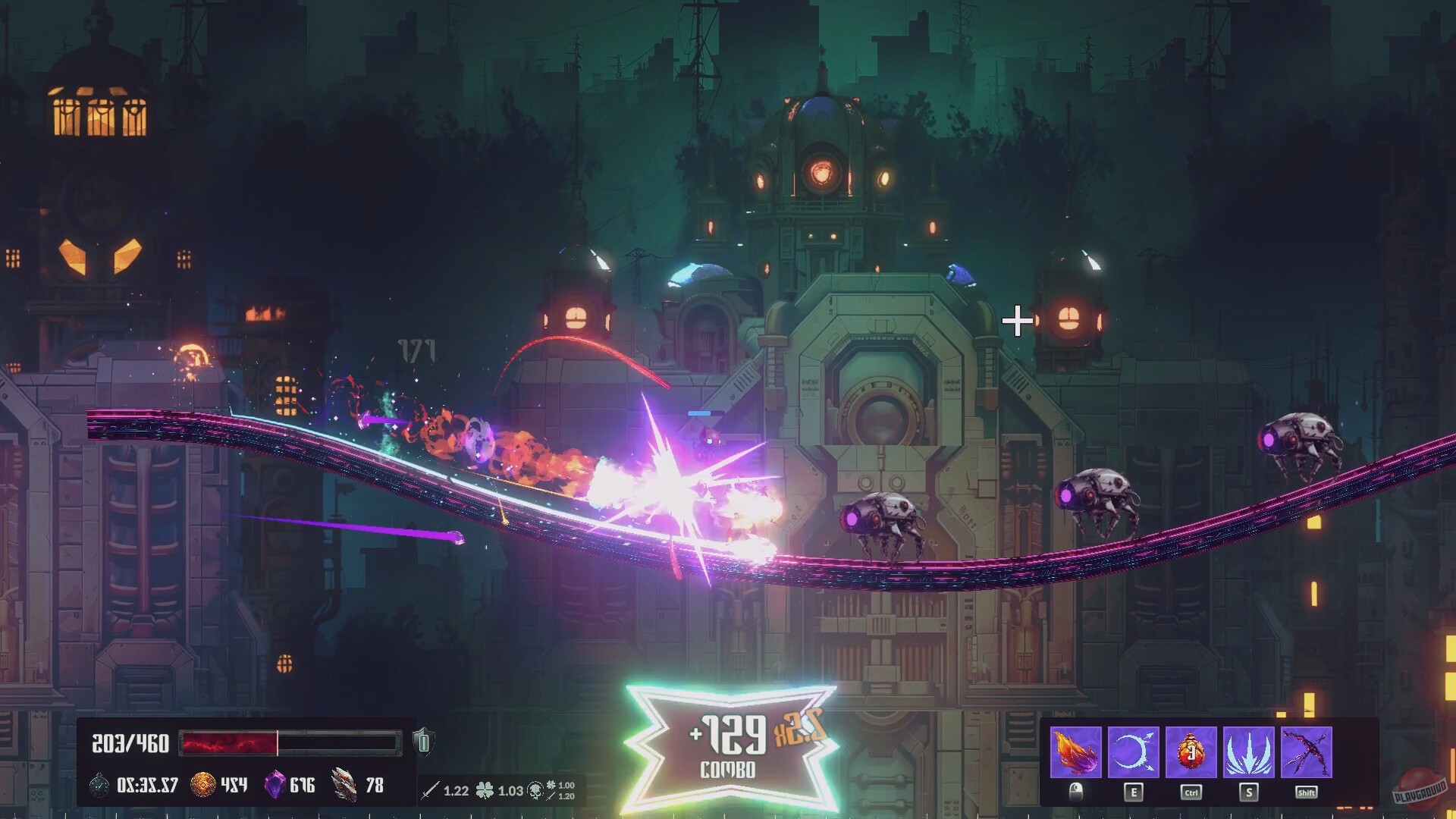Trigger the downward arrow slam ability
Viewport: 1456px width, 819px height.
pyautogui.click(x=1248, y=752)
